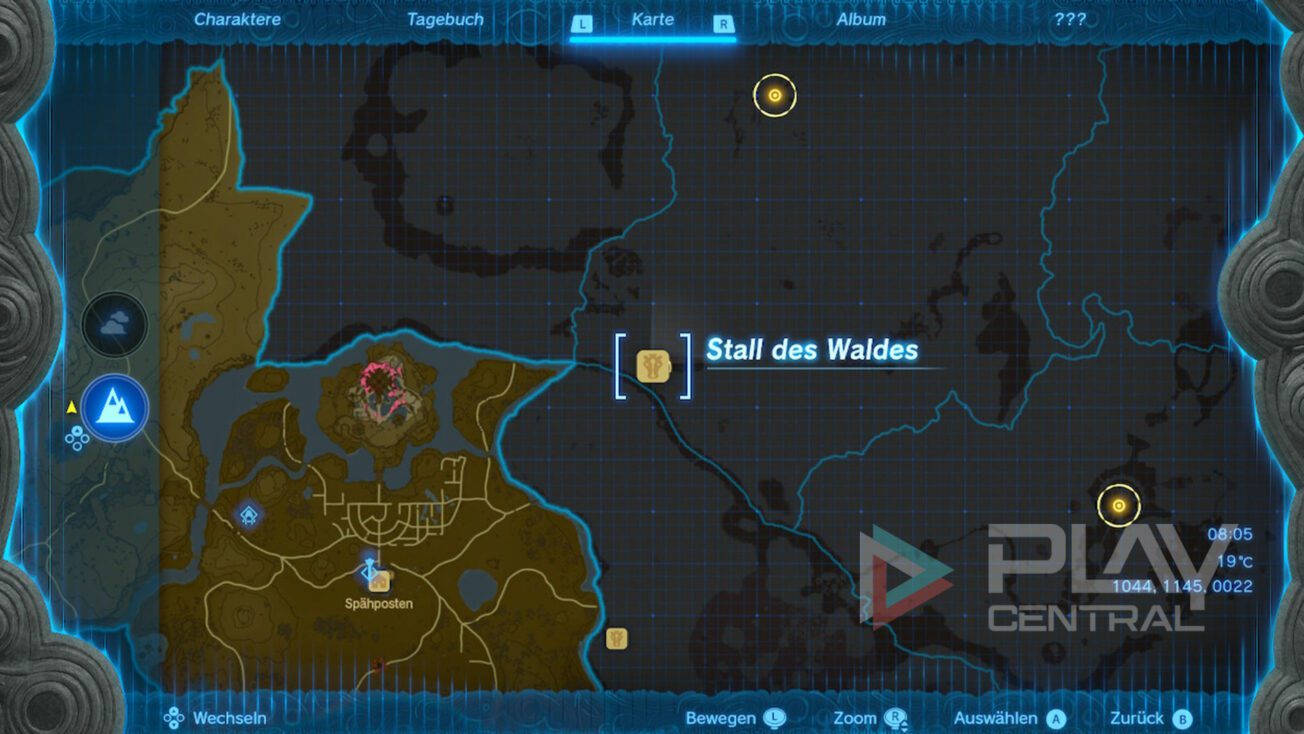Select the yellow circled marker on the right

tap(1117, 505)
